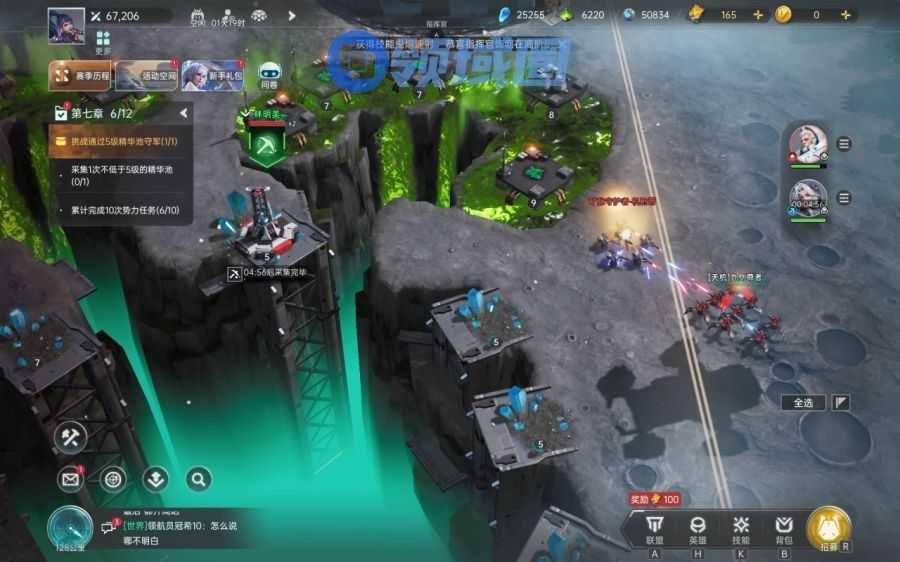
Task: Select the highlighted 5级精华池守军 challenge quest
Action: click(120, 142)
